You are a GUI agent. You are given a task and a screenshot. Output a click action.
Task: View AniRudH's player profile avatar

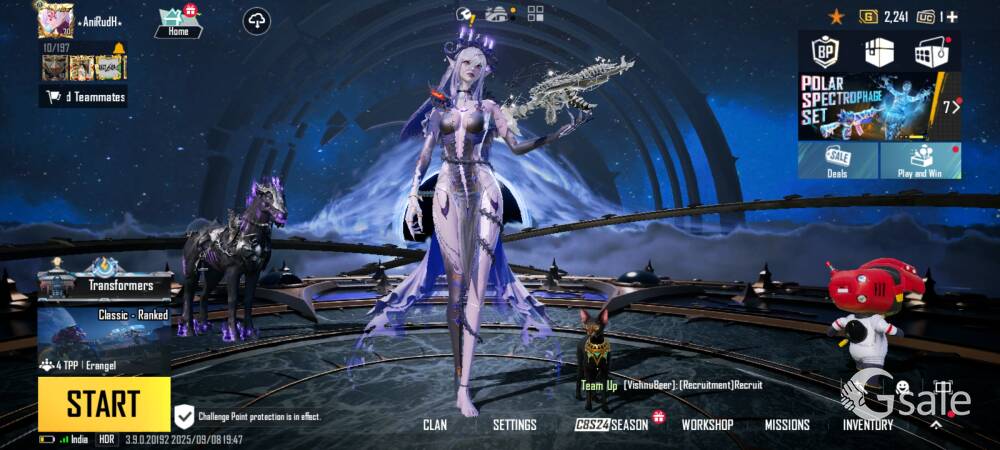coord(56,19)
